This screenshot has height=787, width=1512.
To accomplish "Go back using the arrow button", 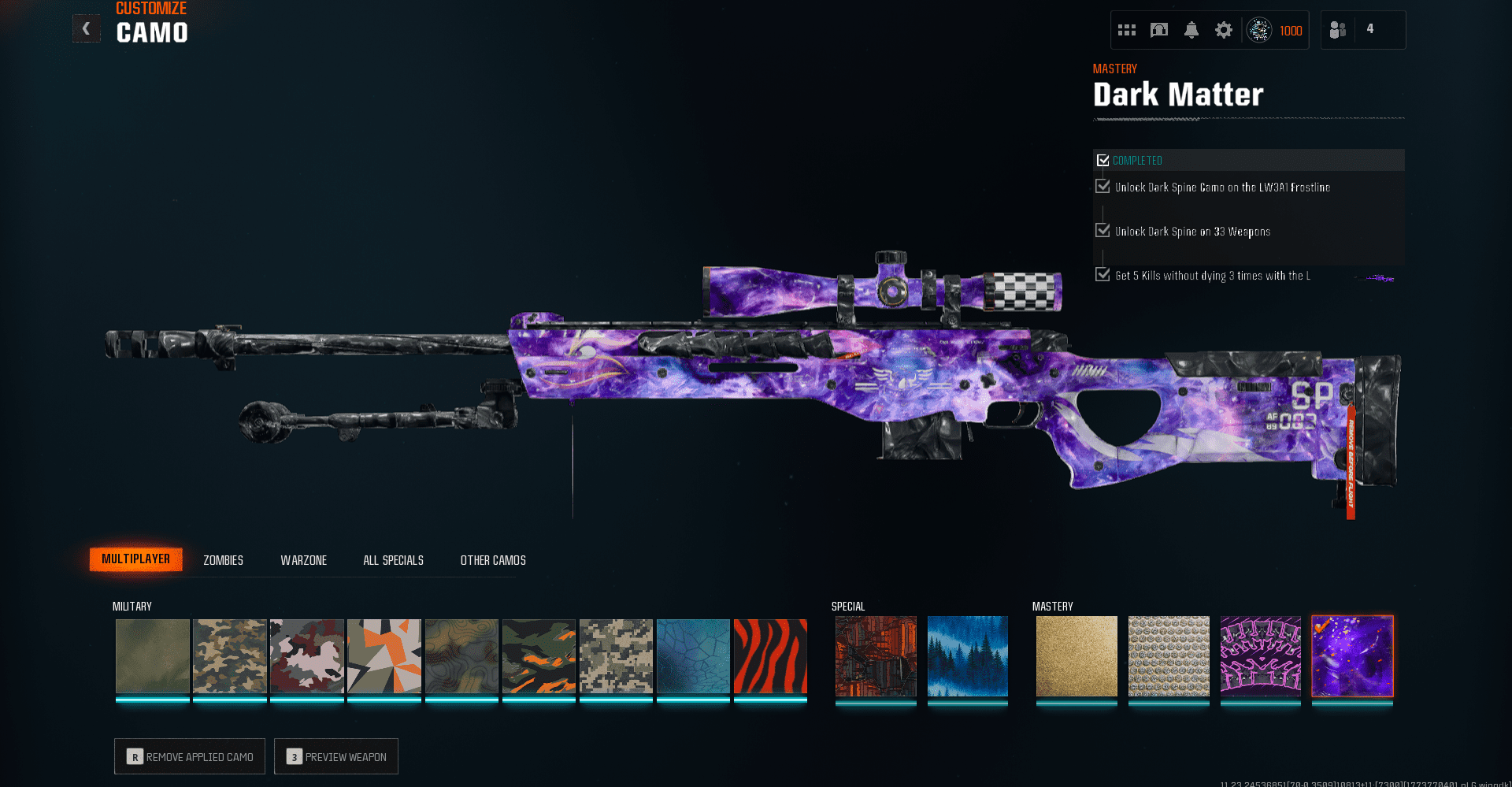I will (x=86, y=29).
